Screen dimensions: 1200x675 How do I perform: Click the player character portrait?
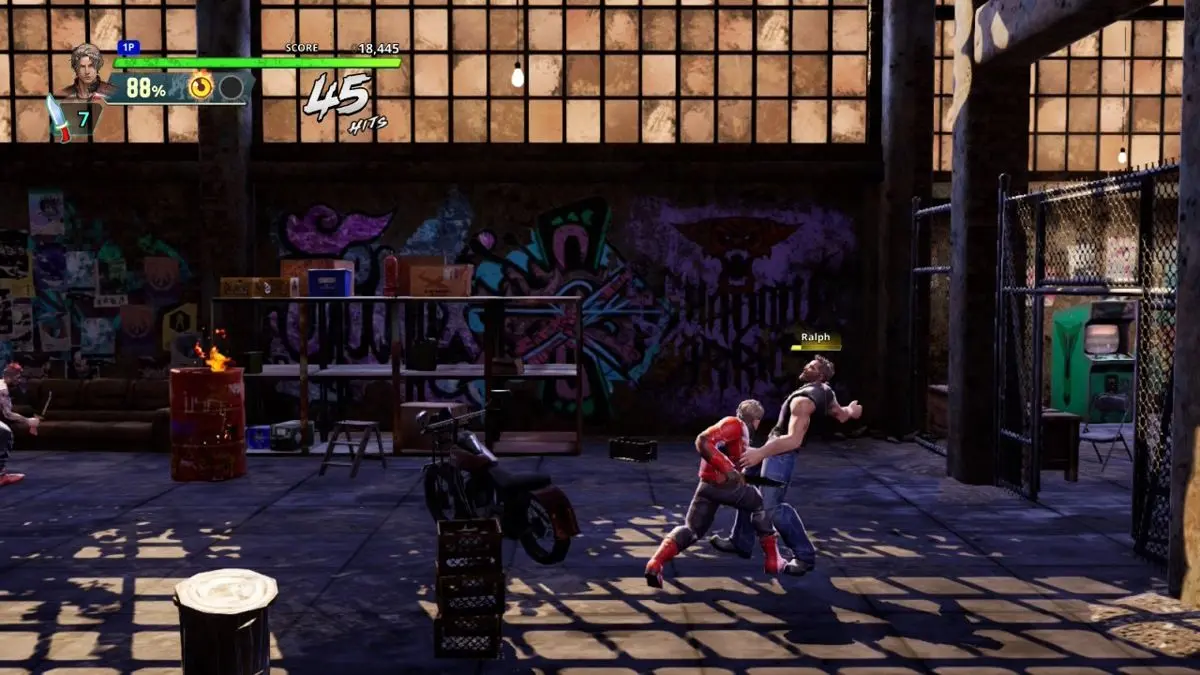point(84,71)
